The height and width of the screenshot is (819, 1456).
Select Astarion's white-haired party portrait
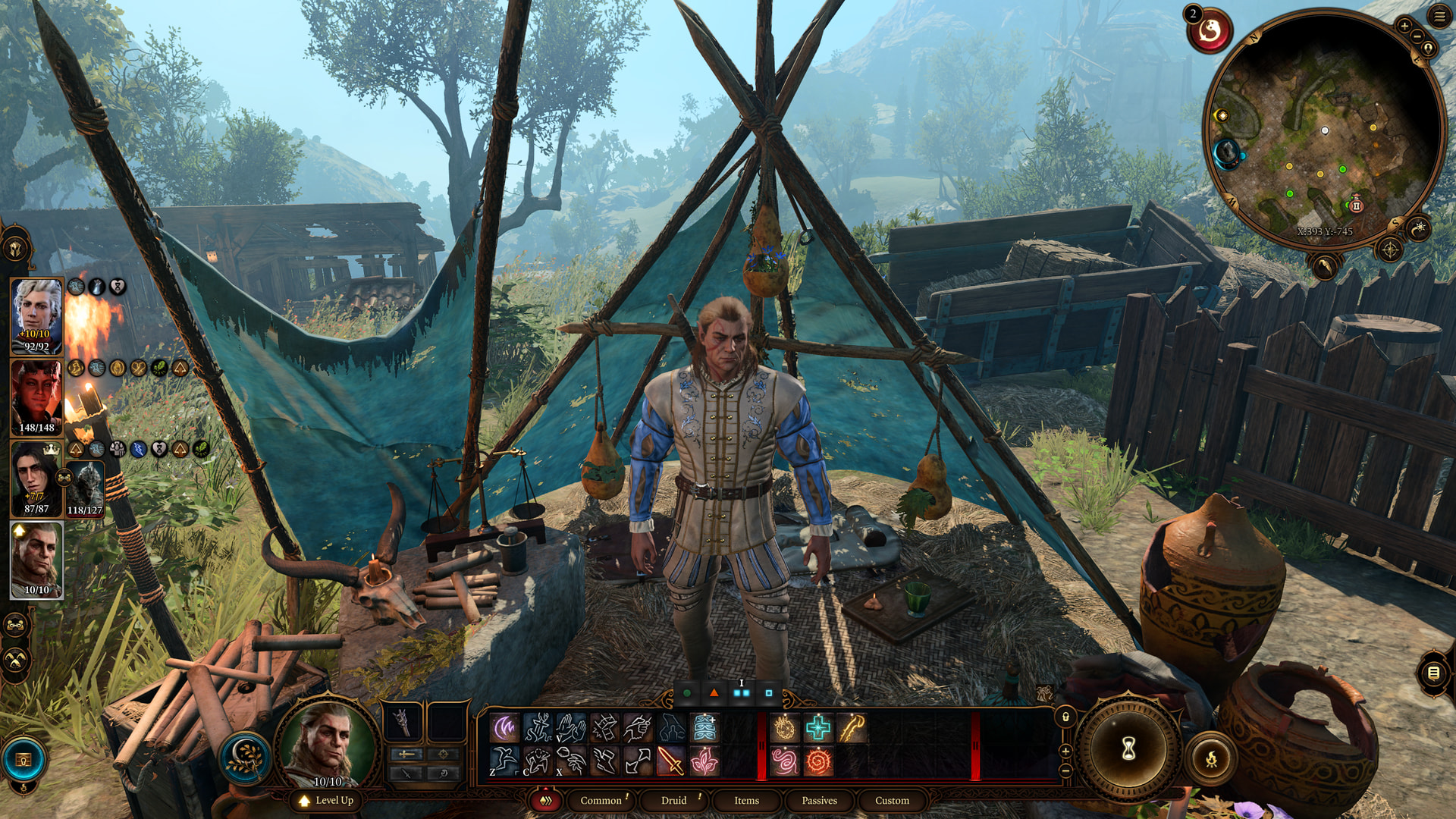point(36,316)
